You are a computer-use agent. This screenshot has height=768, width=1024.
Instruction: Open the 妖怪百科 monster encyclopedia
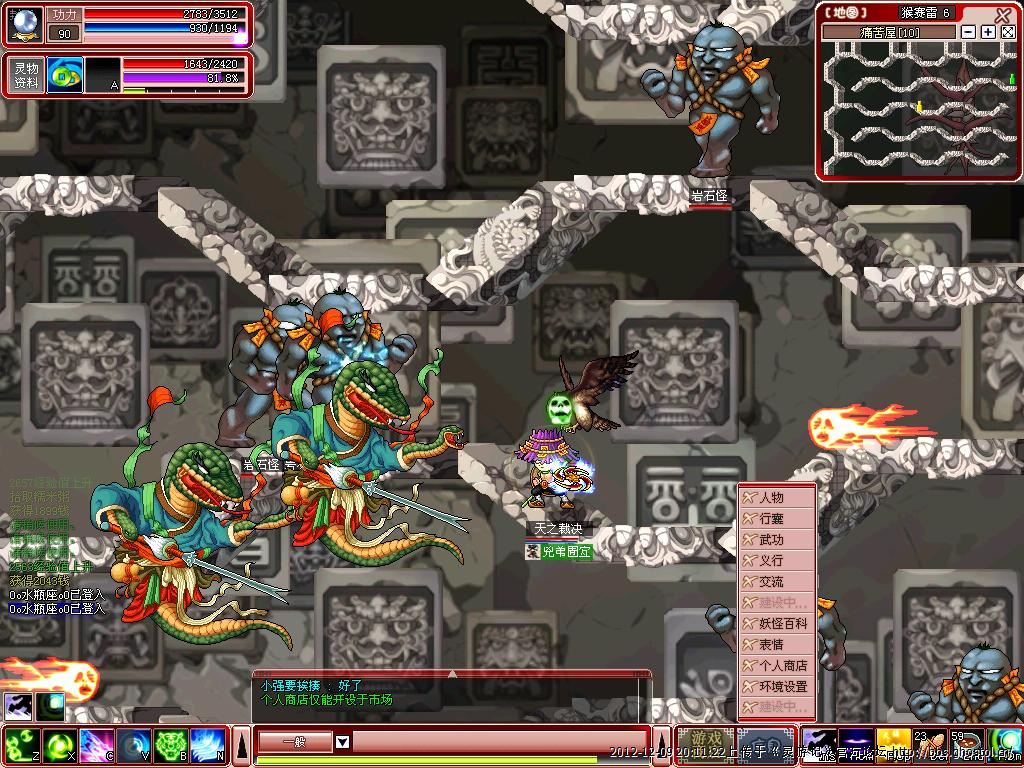point(777,624)
